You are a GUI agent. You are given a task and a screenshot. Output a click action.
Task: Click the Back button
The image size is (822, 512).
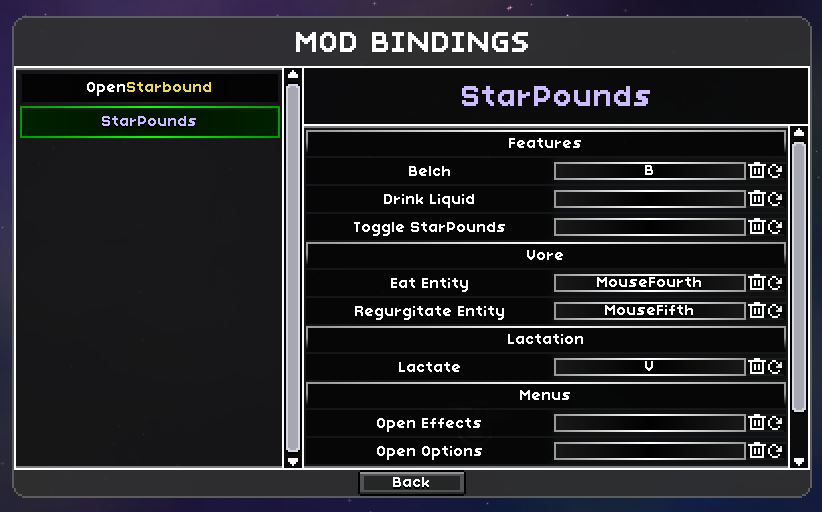[411, 483]
